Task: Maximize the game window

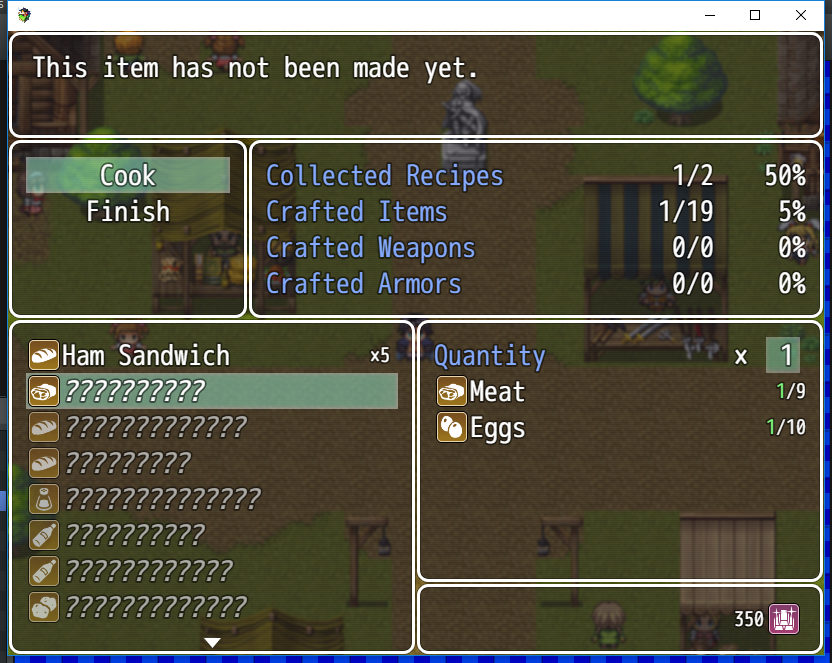Action: tap(755, 15)
